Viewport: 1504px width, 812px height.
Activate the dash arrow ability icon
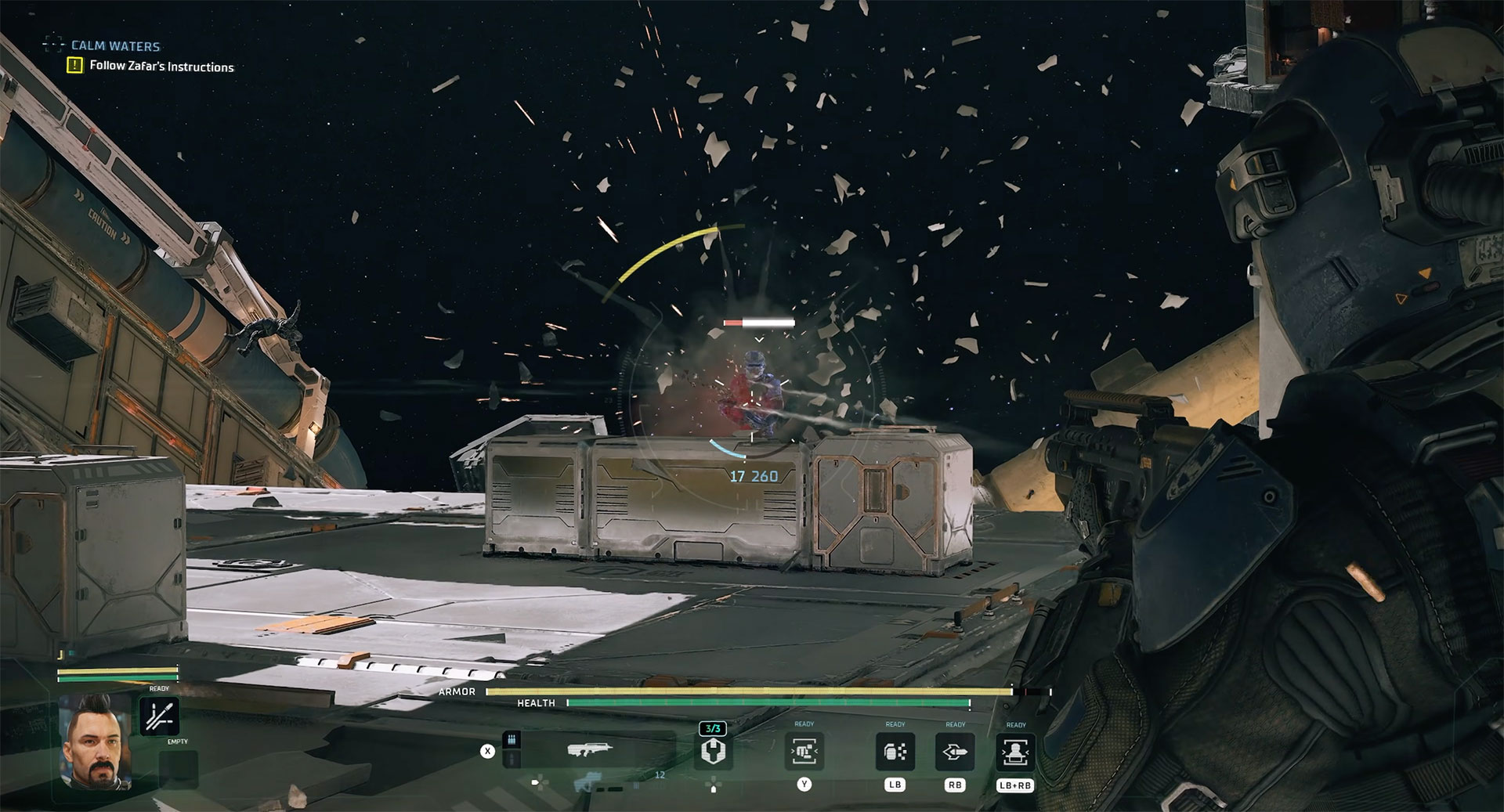955,752
